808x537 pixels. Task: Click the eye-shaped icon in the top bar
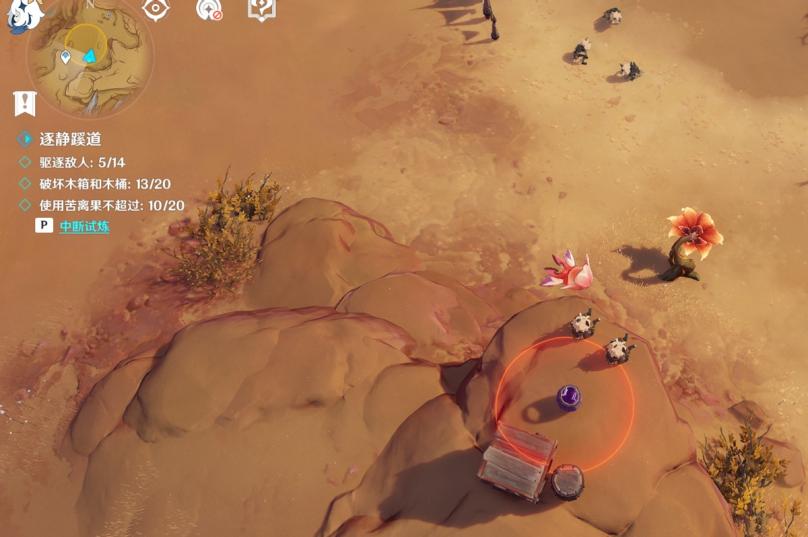click(x=154, y=9)
